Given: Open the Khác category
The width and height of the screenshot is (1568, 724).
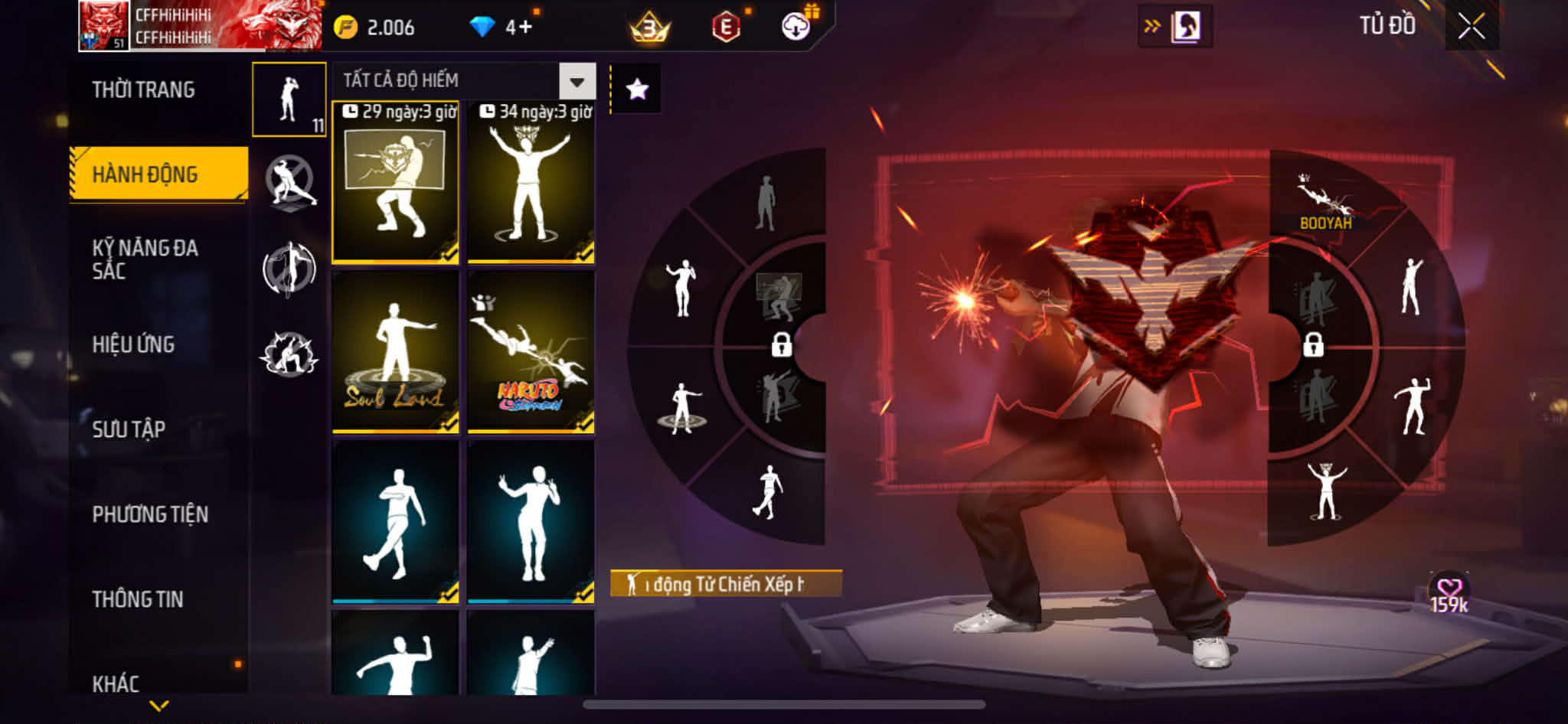Looking at the screenshot, I should point(116,683).
